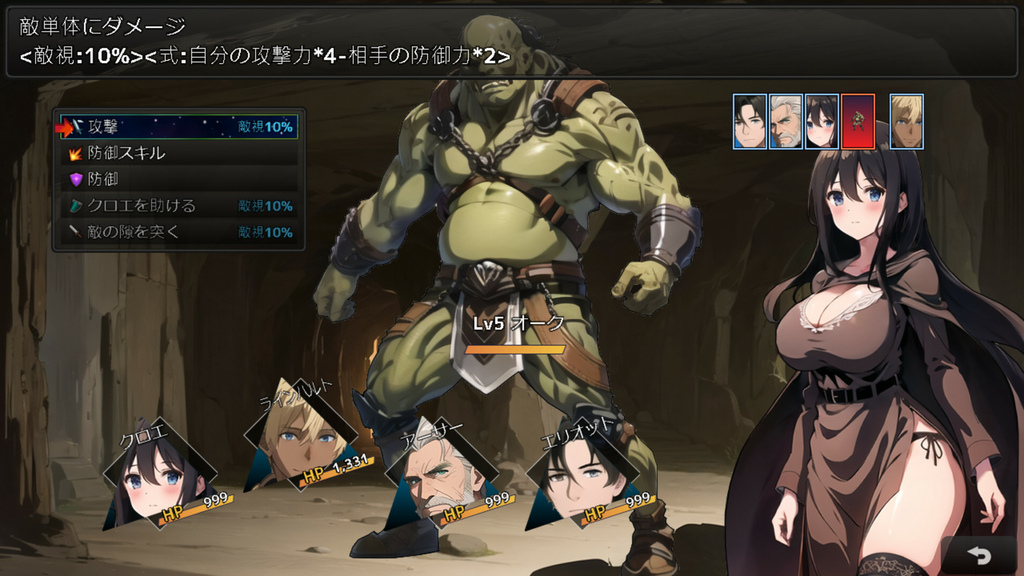This screenshot has height=576, width=1024.
Task: Click the grey-haired man's turn-order thumbnail
Action: pyautogui.click(x=786, y=121)
